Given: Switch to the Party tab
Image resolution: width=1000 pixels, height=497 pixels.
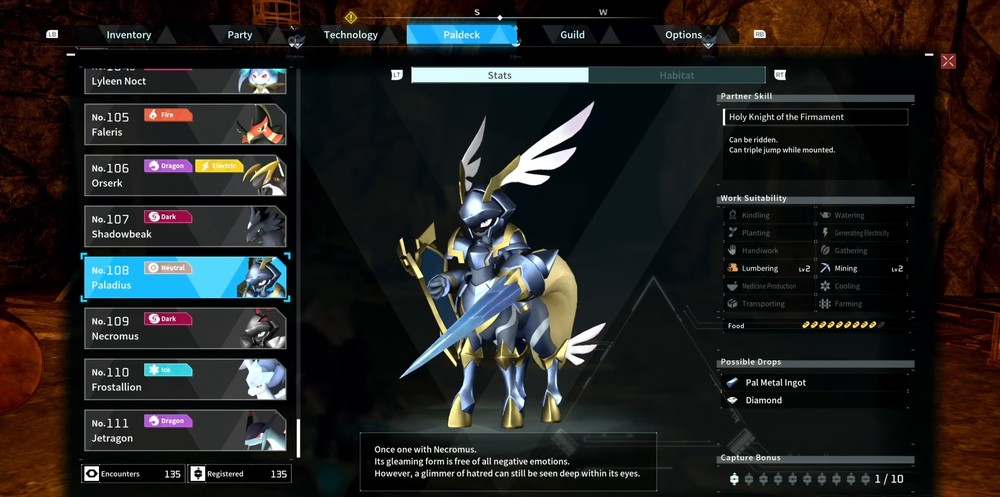Looking at the screenshot, I should (240, 35).
